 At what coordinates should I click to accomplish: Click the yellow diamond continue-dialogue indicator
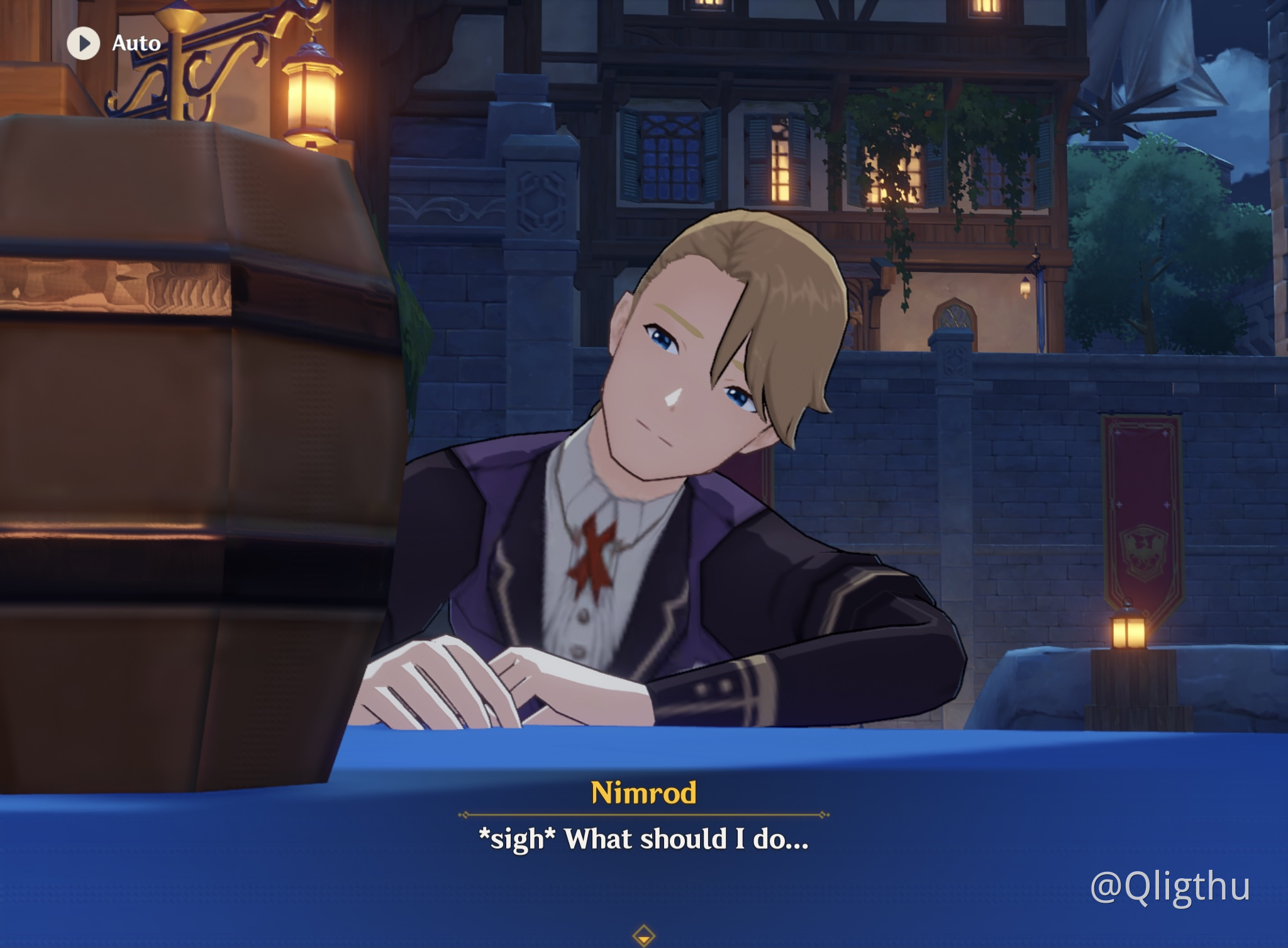(x=643, y=935)
